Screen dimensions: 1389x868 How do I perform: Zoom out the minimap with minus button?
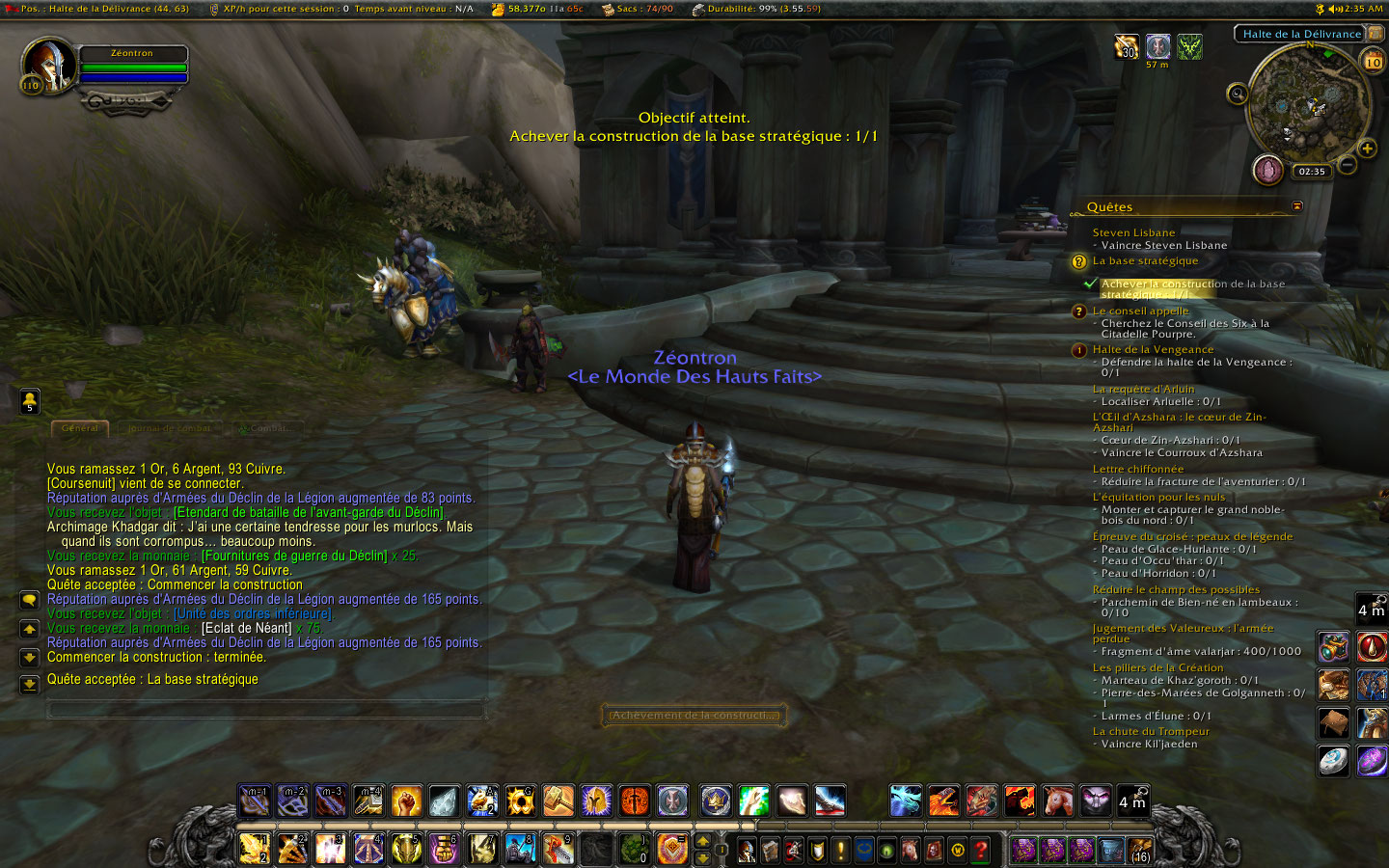click(x=1348, y=165)
